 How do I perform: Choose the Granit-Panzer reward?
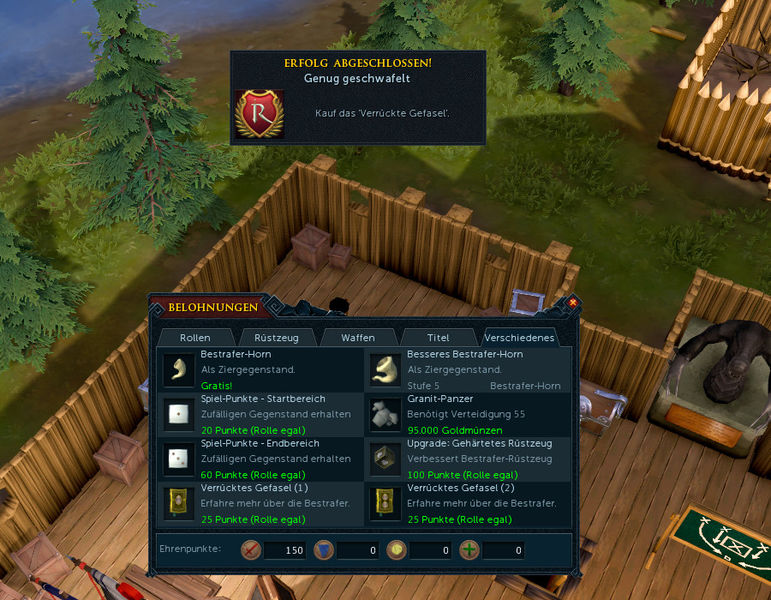pyautogui.click(x=468, y=414)
